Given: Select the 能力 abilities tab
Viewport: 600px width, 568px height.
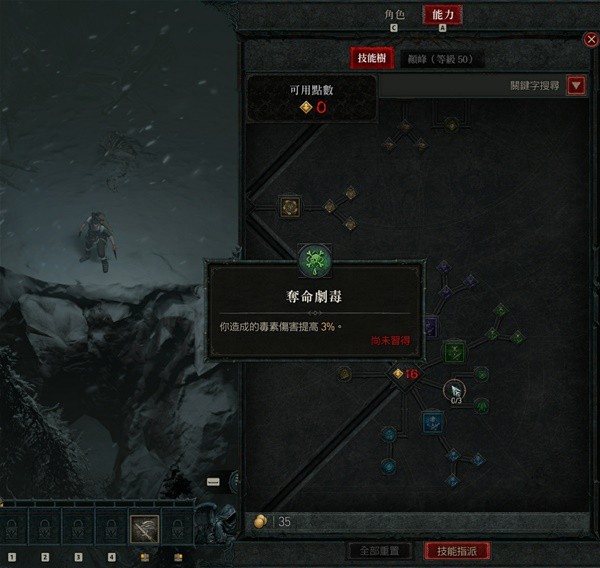Looking at the screenshot, I should (442, 15).
